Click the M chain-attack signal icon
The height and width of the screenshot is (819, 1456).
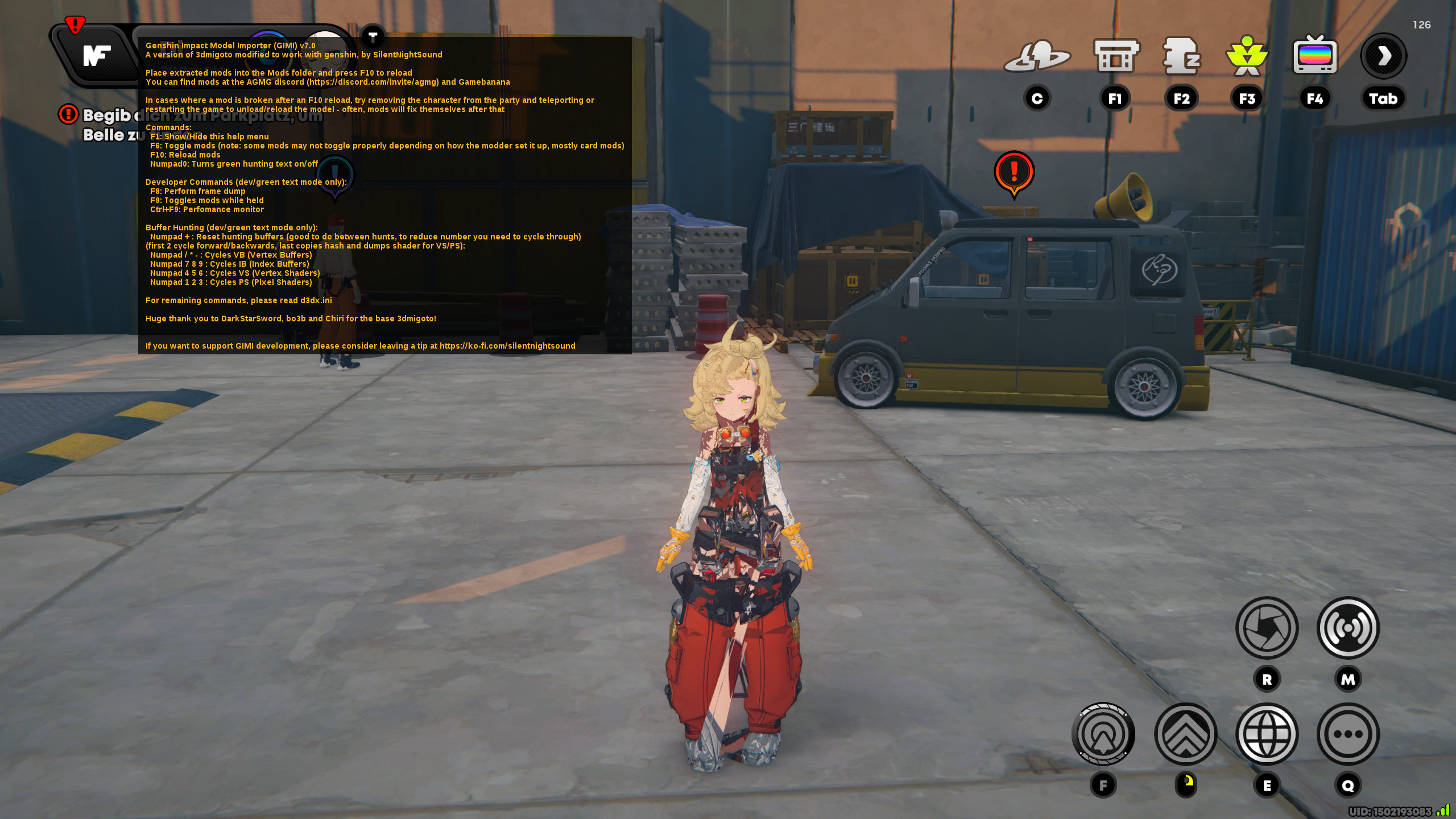1349,628
